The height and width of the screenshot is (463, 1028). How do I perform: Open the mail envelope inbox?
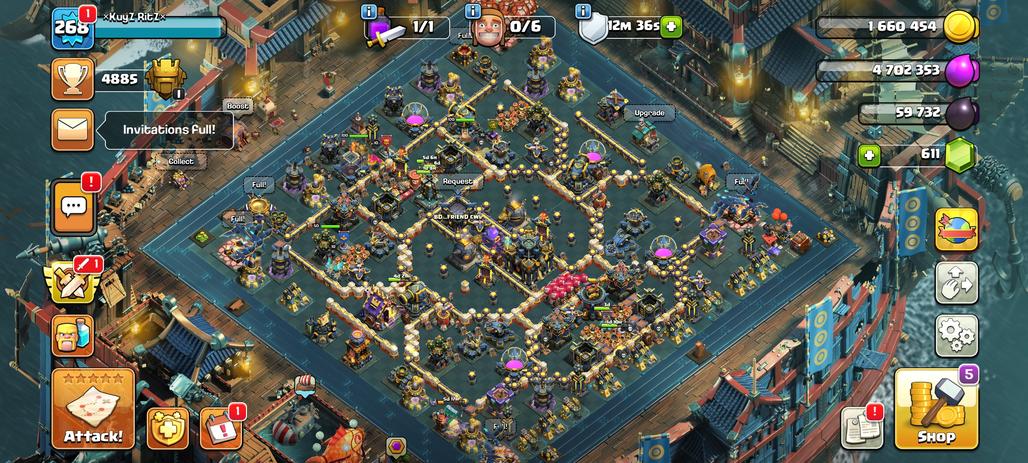point(73,130)
